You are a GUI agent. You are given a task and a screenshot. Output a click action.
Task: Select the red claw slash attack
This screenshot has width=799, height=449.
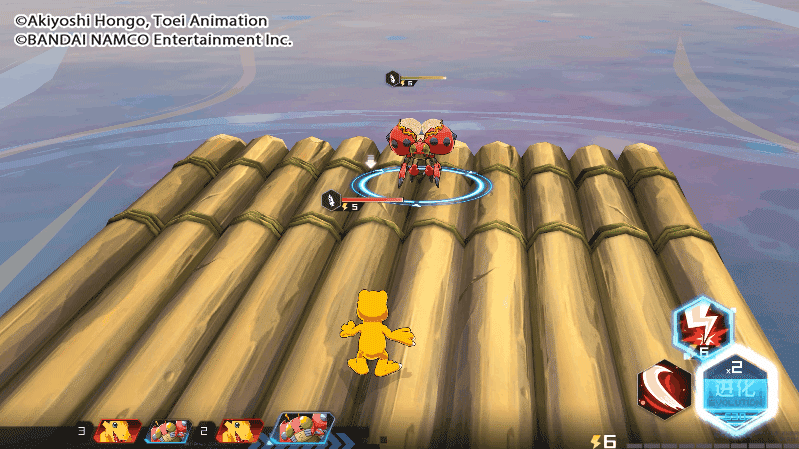click(664, 386)
